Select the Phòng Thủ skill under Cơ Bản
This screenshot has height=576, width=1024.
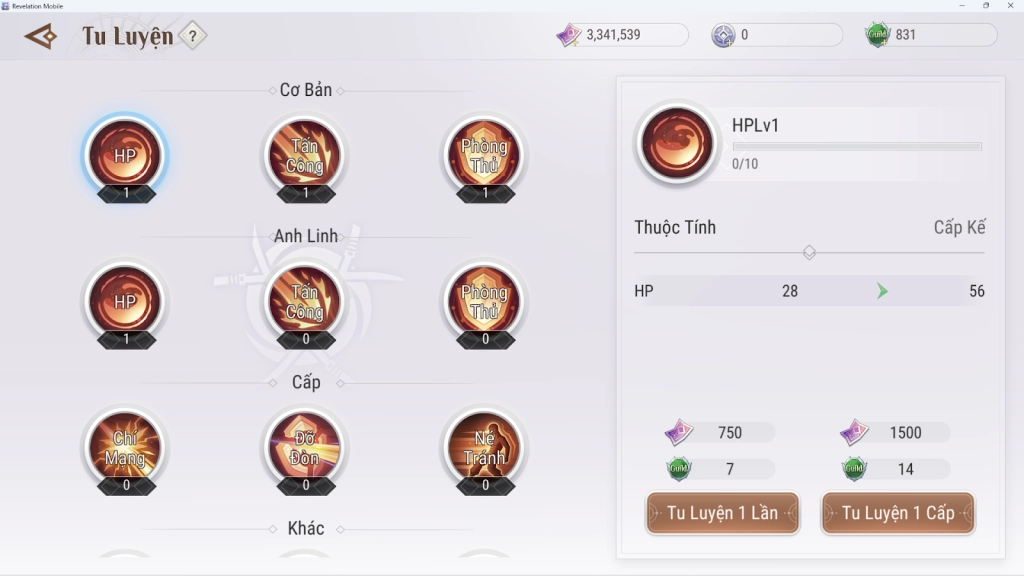coord(485,156)
